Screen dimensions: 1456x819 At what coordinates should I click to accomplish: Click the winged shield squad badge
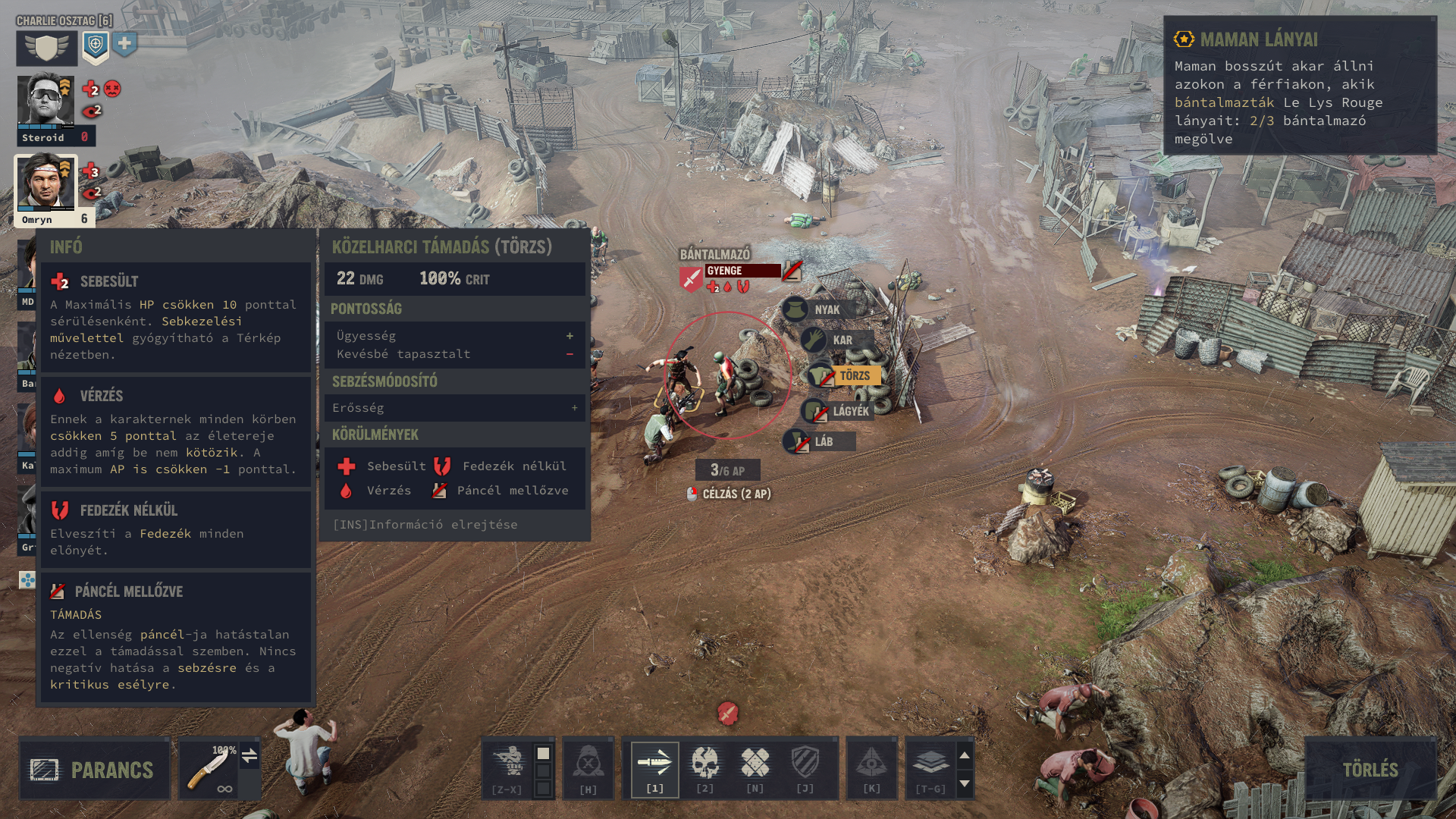click(46, 48)
